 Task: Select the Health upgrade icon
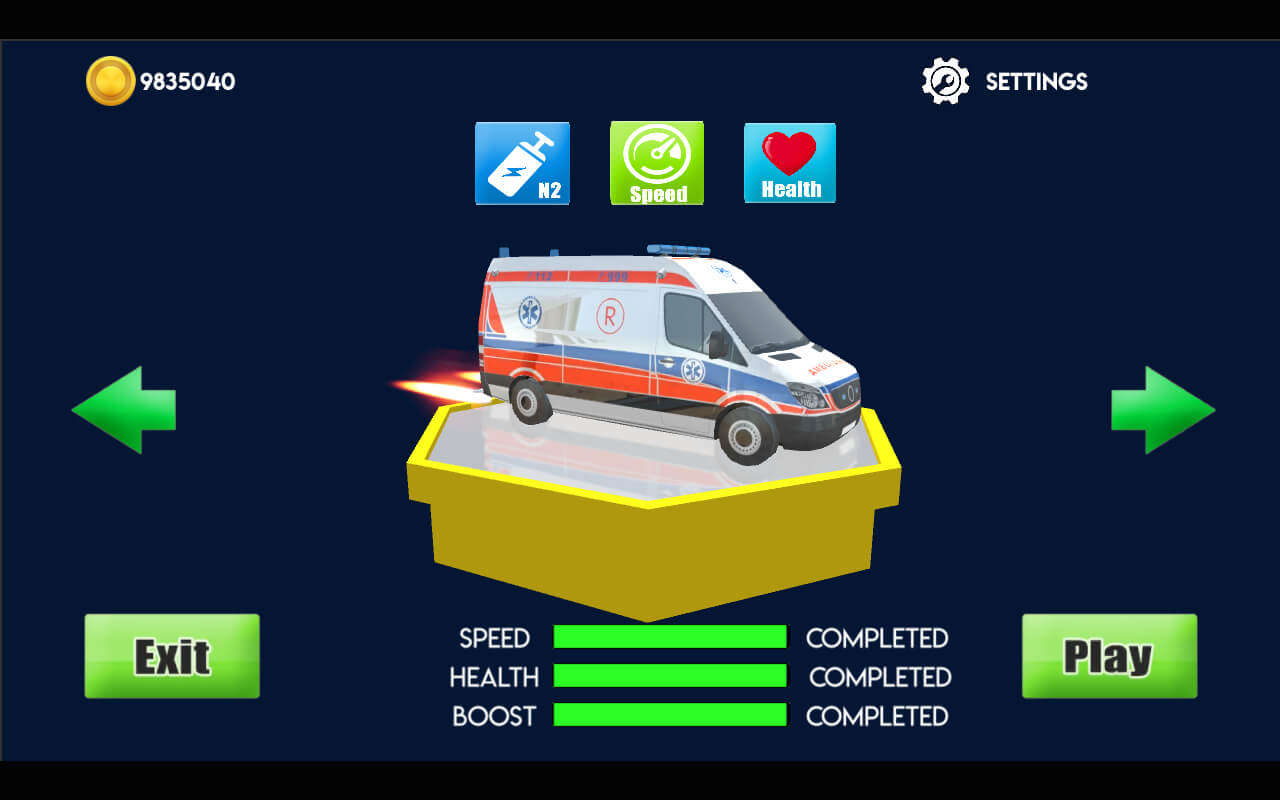pyautogui.click(x=790, y=163)
